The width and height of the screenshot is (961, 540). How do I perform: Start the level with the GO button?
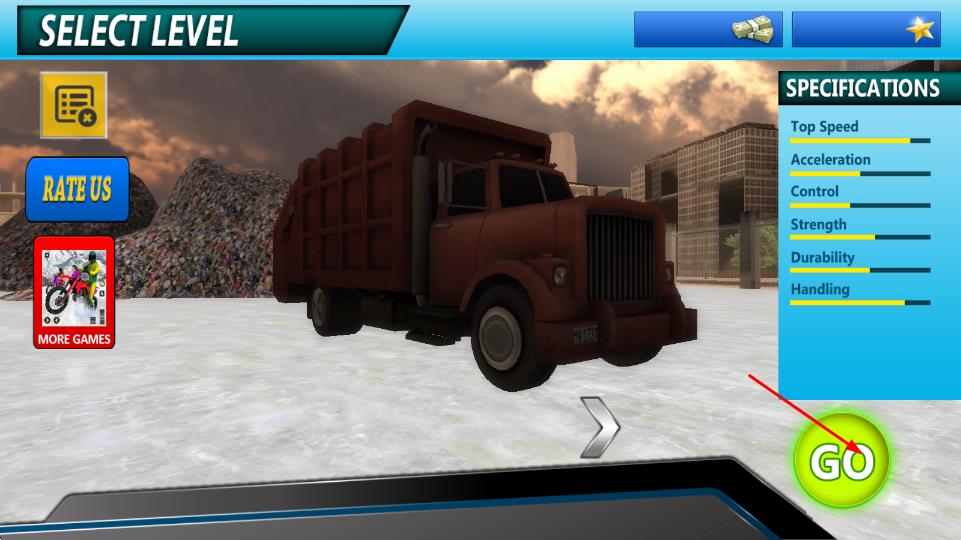(841, 461)
